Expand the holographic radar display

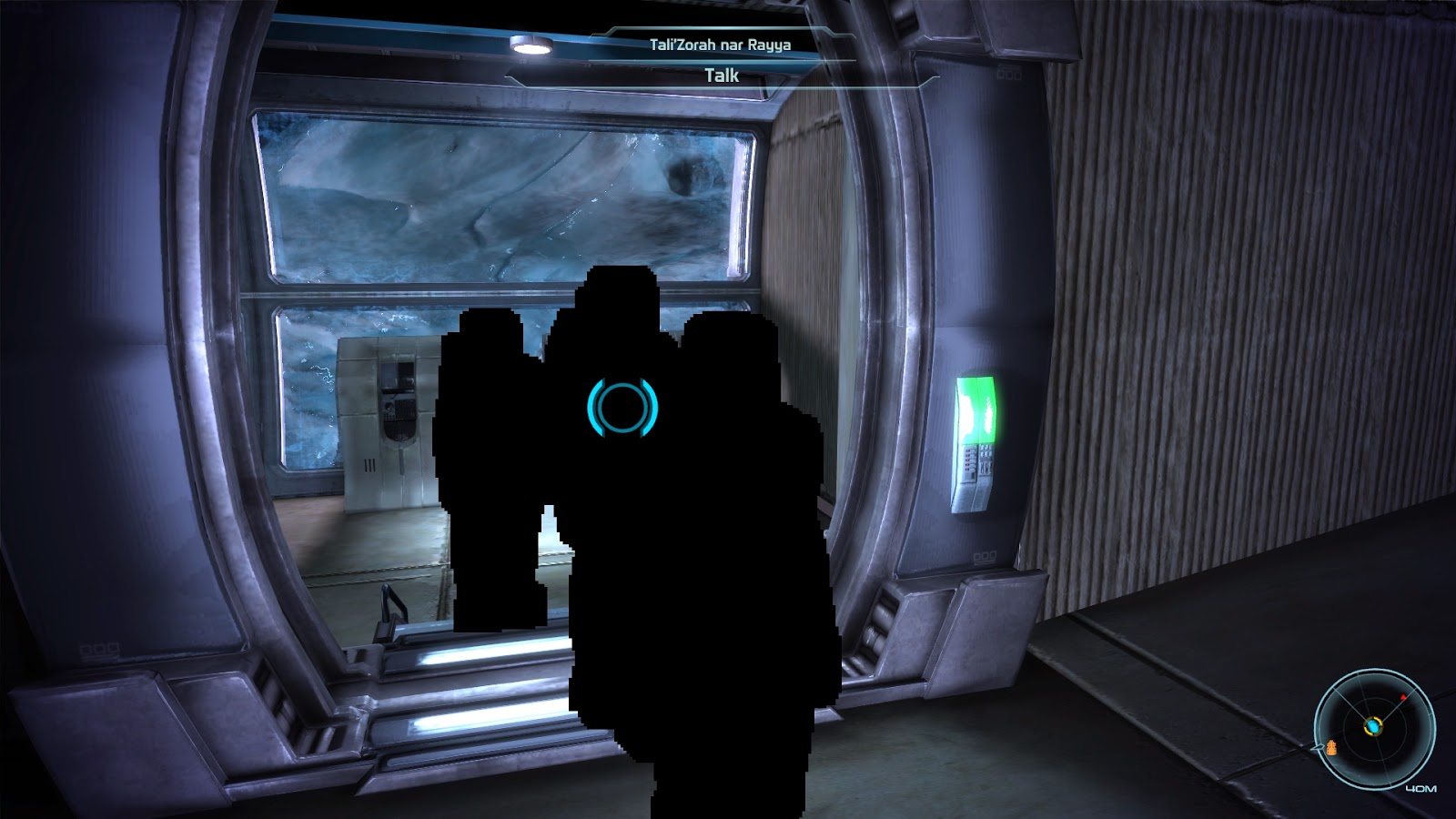tap(1374, 728)
